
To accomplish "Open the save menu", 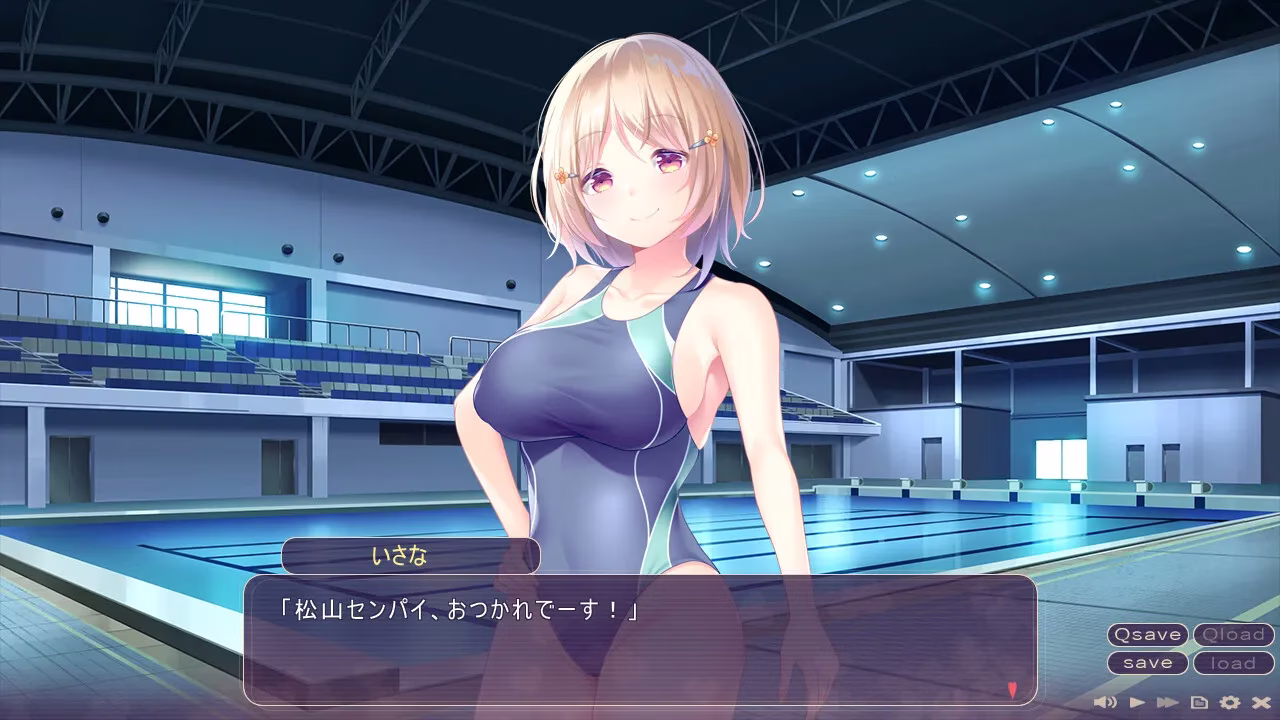I will [1147, 663].
